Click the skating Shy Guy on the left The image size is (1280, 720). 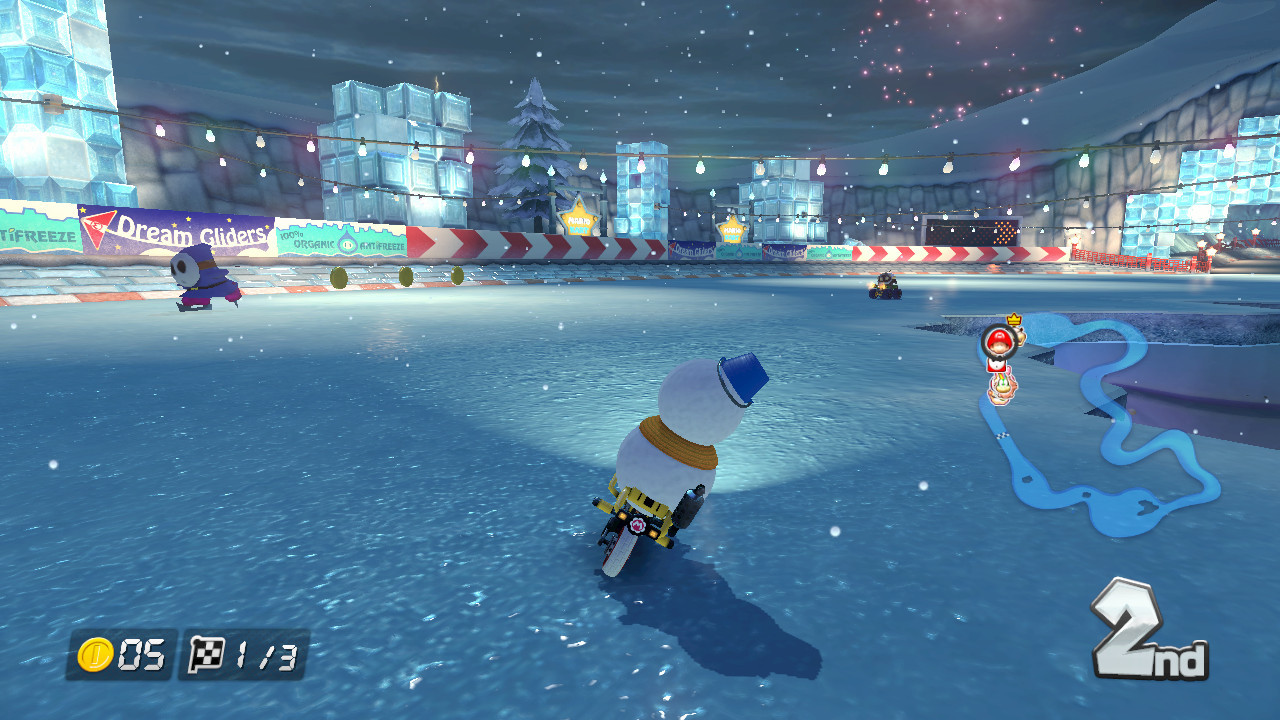pyautogui.click(x=197, y=280)
